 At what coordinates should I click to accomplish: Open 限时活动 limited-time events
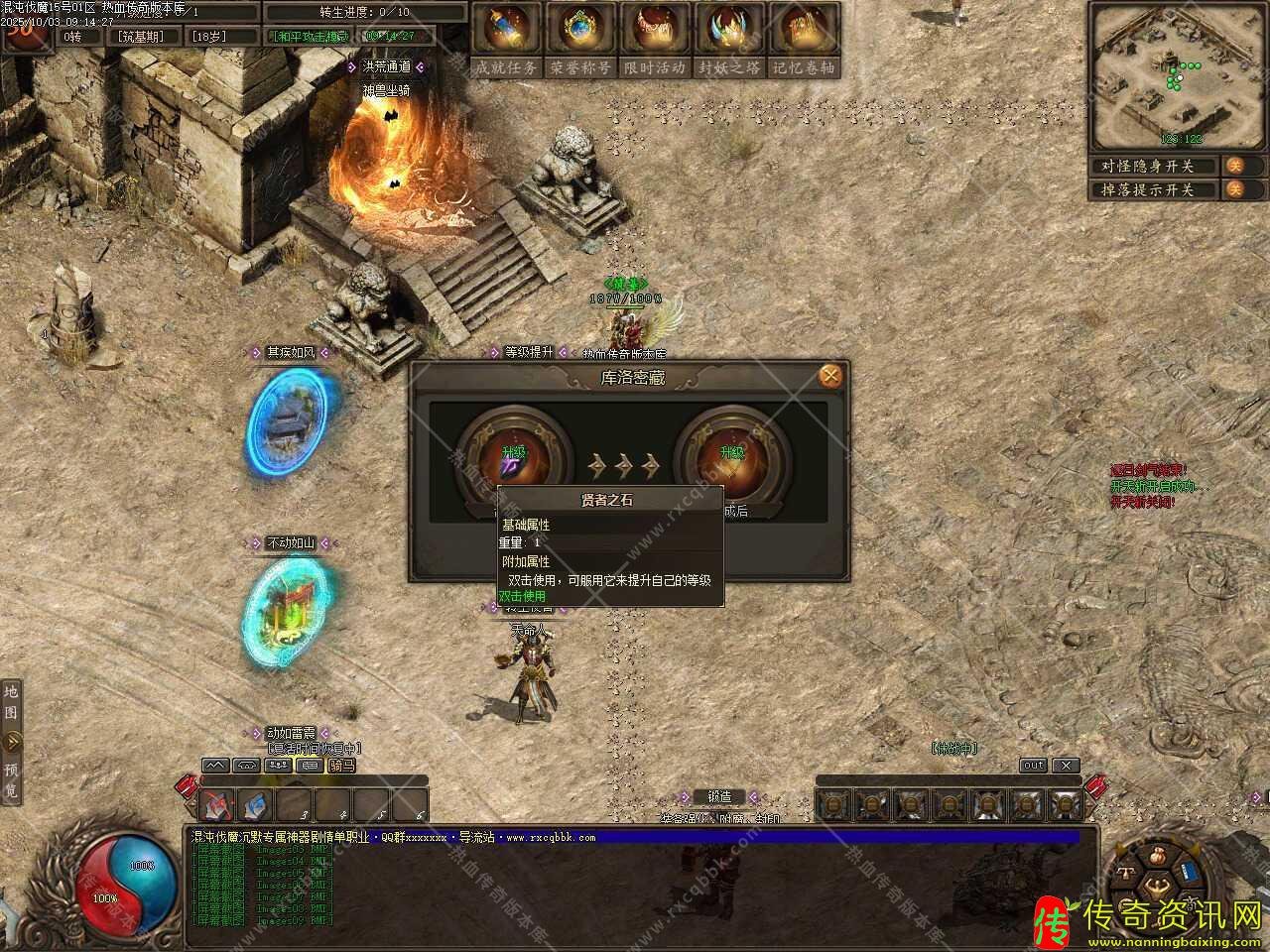click(655, 40)
